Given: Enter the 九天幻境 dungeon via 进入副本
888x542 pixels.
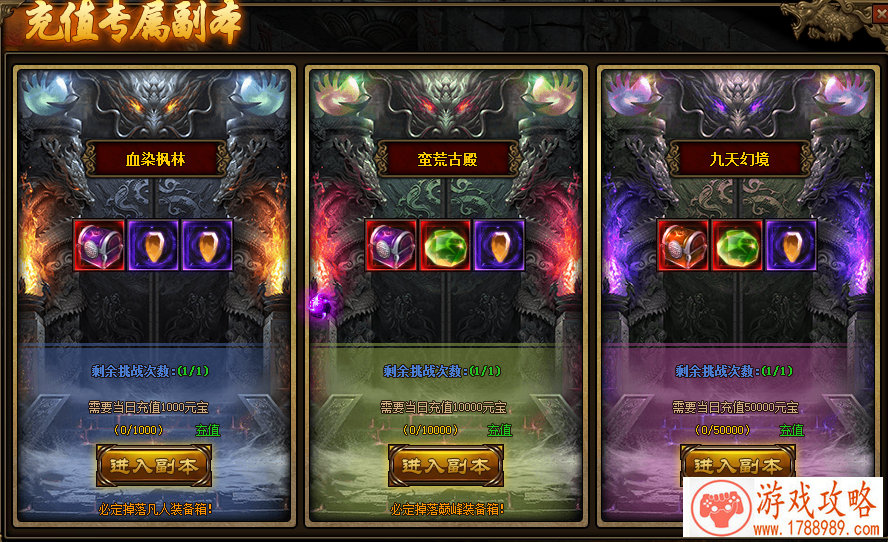Looking at the screenshot, I should tap(738, 464).
